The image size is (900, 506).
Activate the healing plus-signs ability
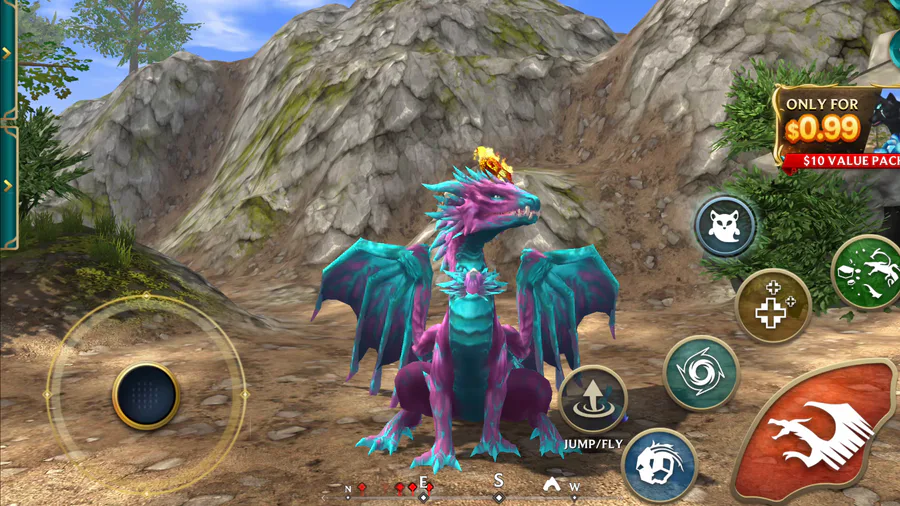[x=772, y=306]
